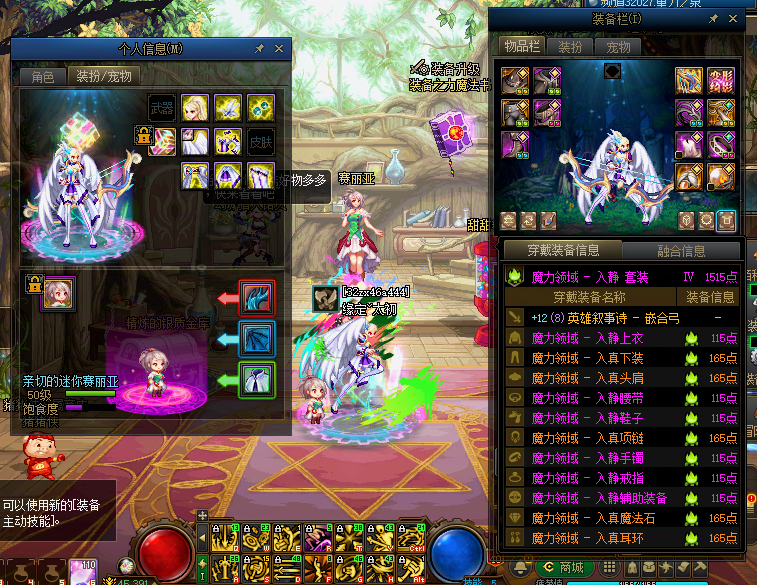Select the pet portrait slot
Screen dimensions: 757x585
[x=57, y=292]
